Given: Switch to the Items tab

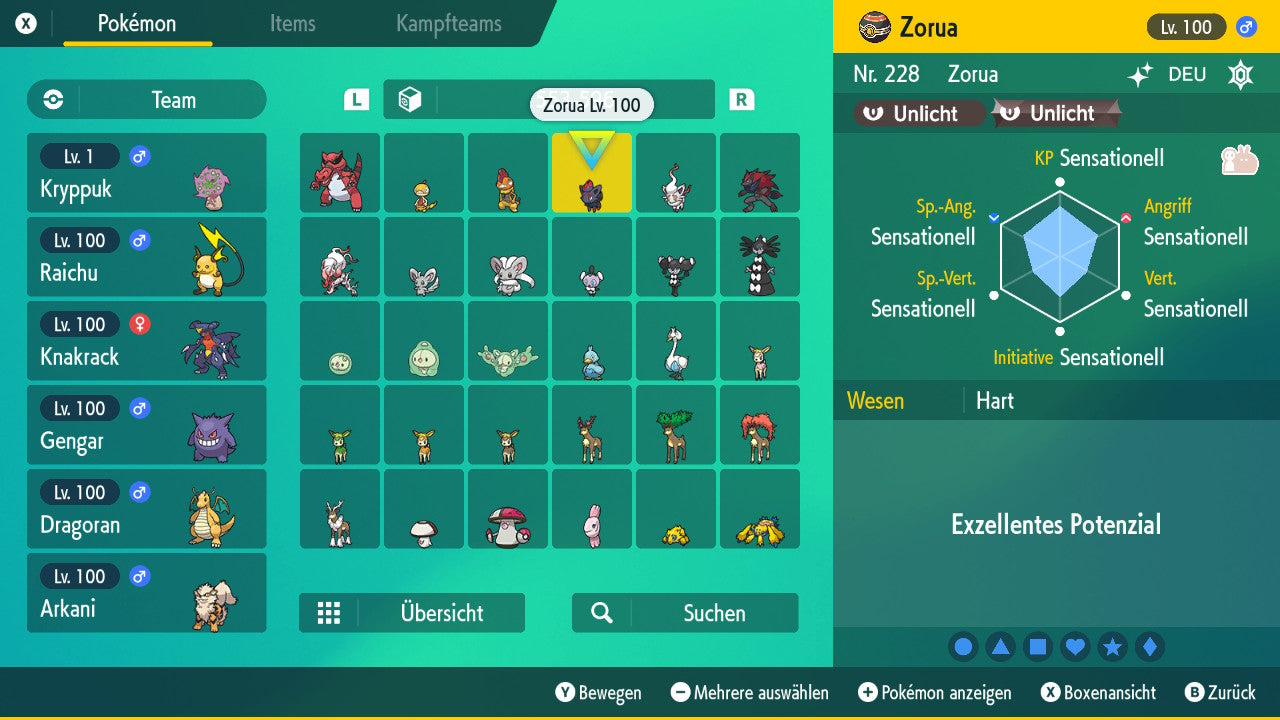Looking at the screenshot, I should (x=292, y=25).
